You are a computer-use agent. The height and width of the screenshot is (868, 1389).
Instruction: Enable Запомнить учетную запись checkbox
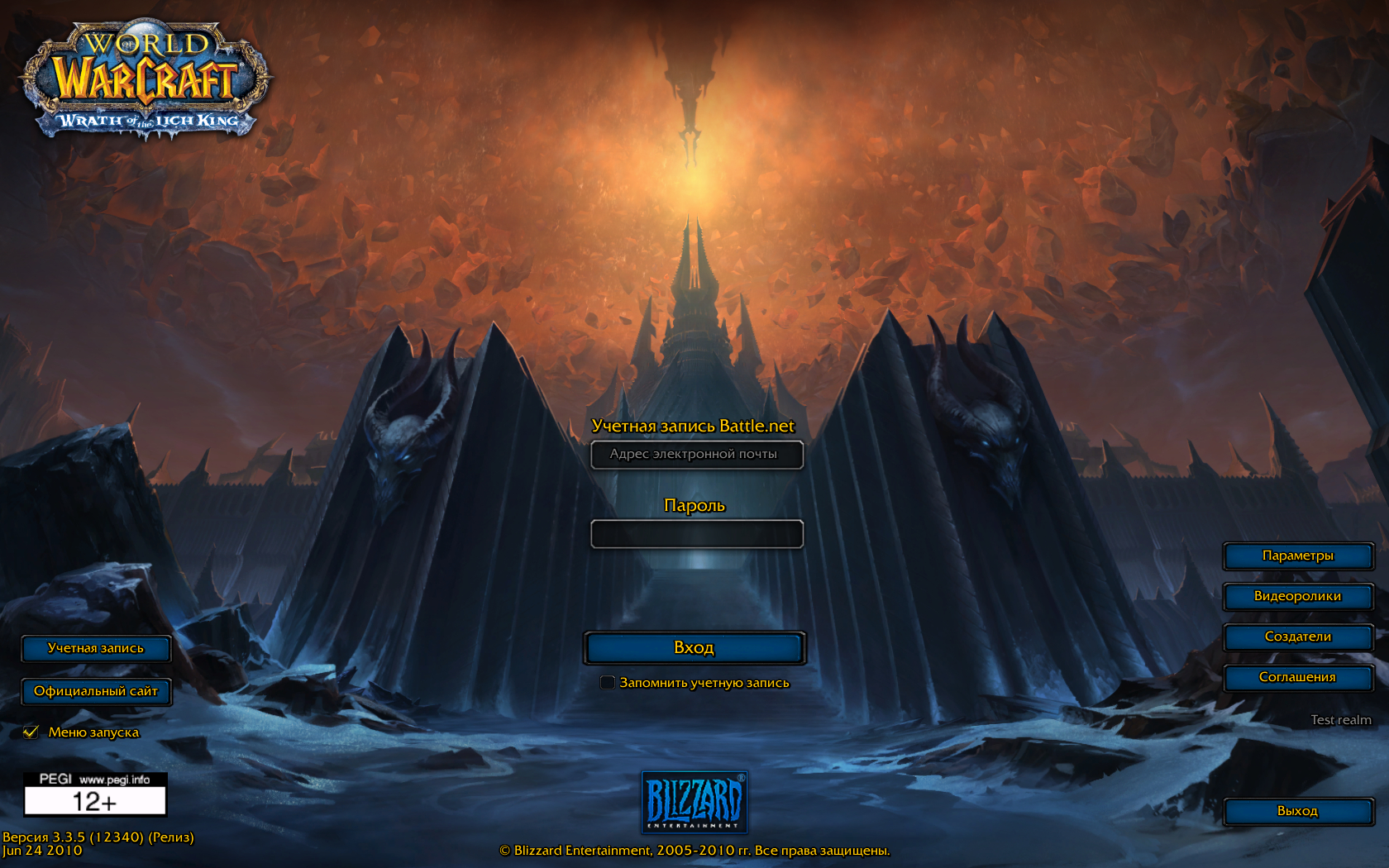click(608, 682)
